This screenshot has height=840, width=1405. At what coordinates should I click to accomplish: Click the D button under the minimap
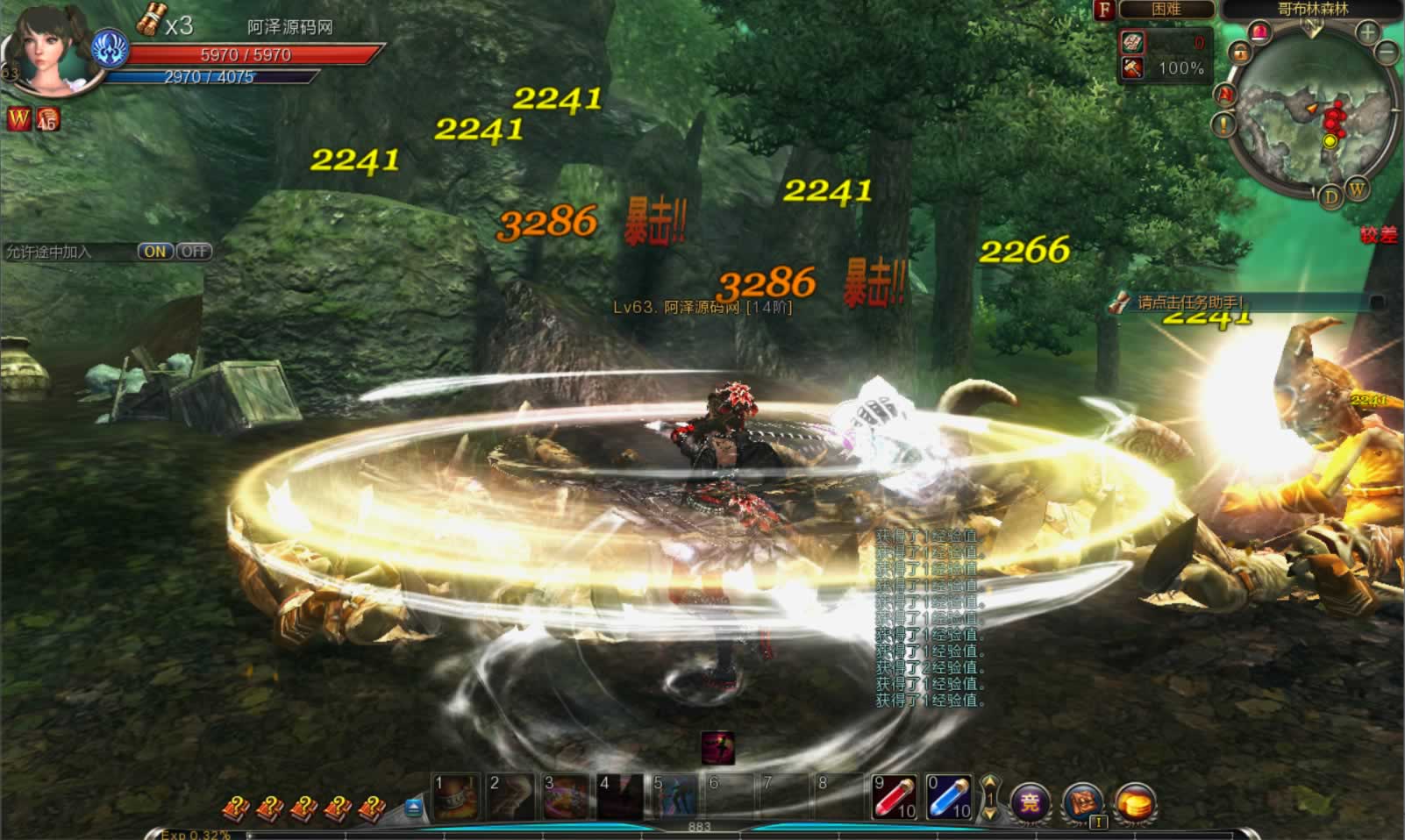[x=1331, y=196]
